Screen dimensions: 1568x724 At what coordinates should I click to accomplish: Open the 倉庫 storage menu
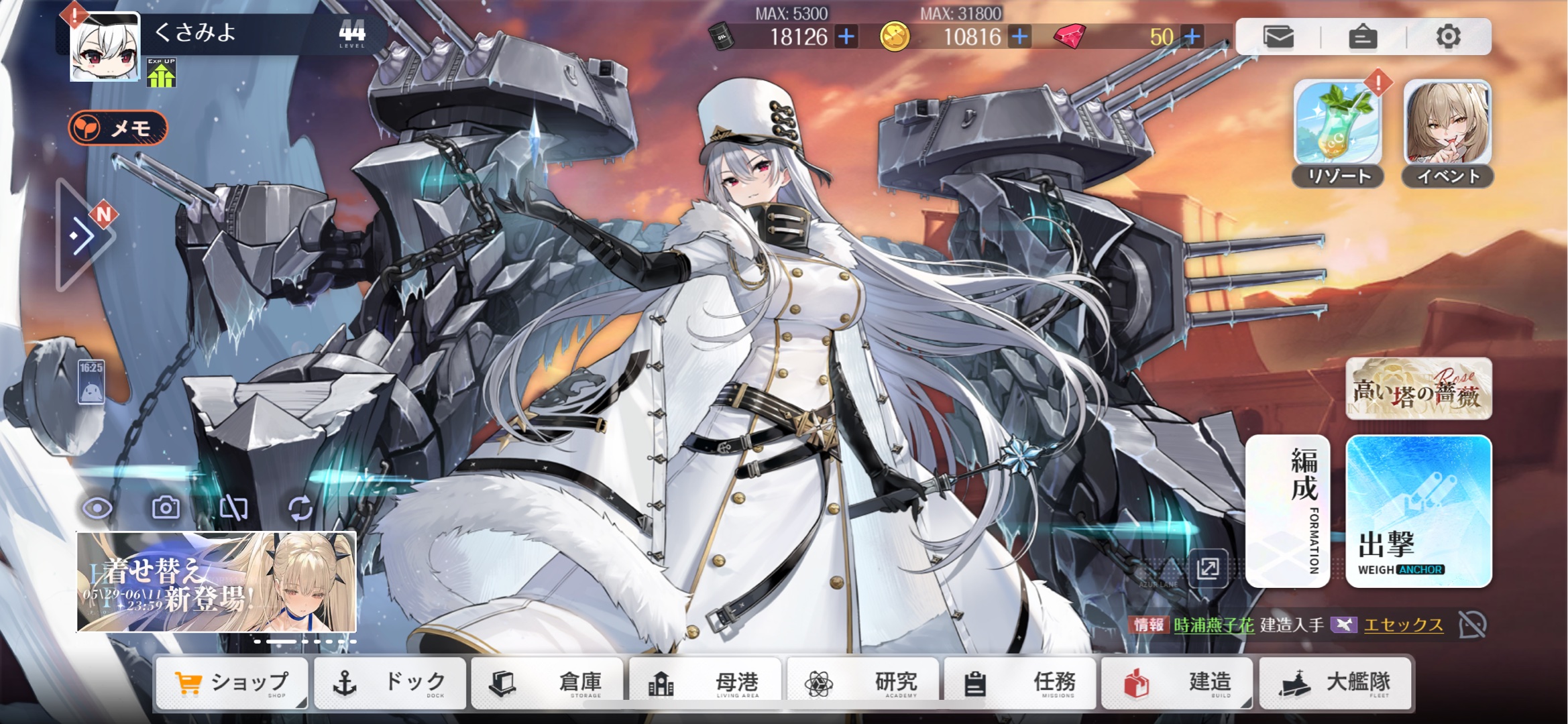click(547, 683)
